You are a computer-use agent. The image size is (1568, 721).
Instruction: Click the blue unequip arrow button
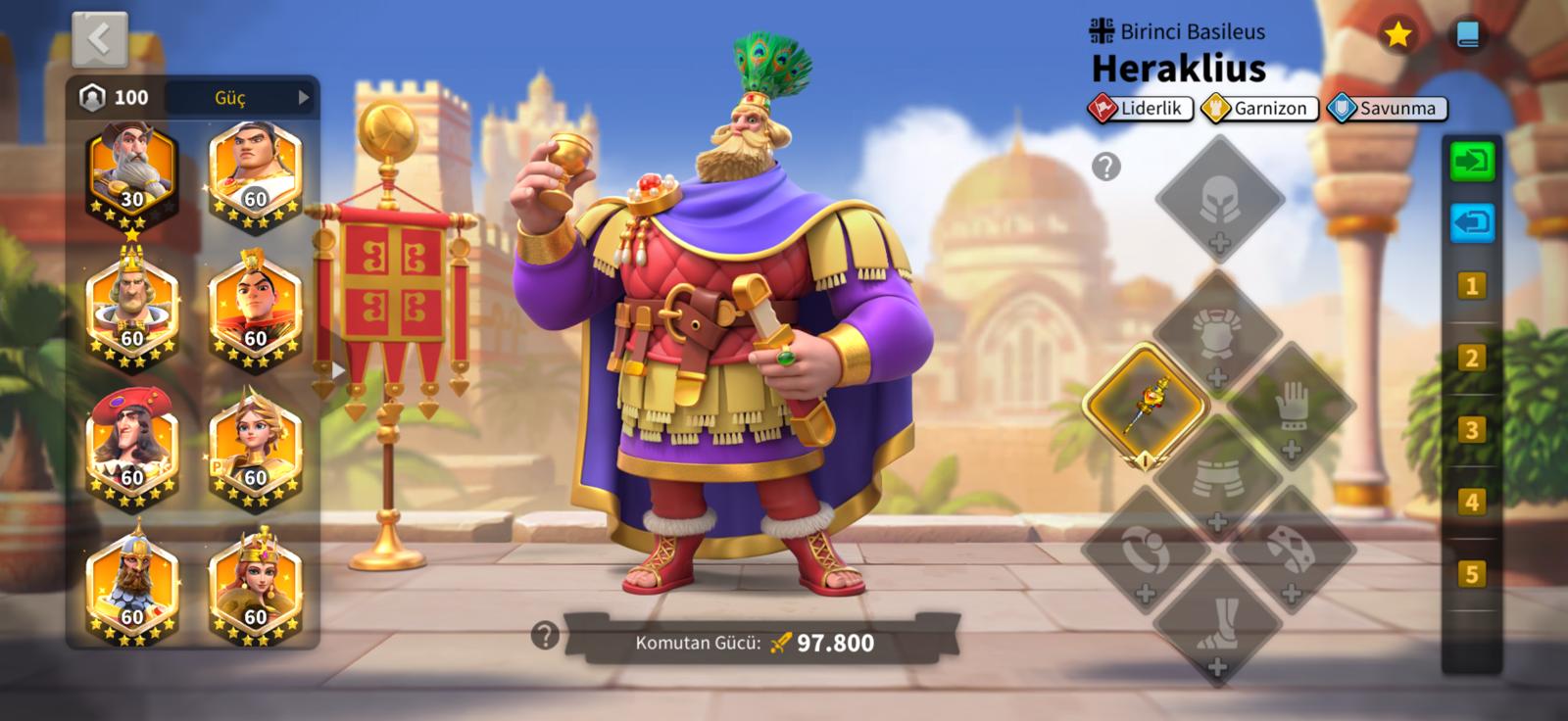pos(1471,223)
